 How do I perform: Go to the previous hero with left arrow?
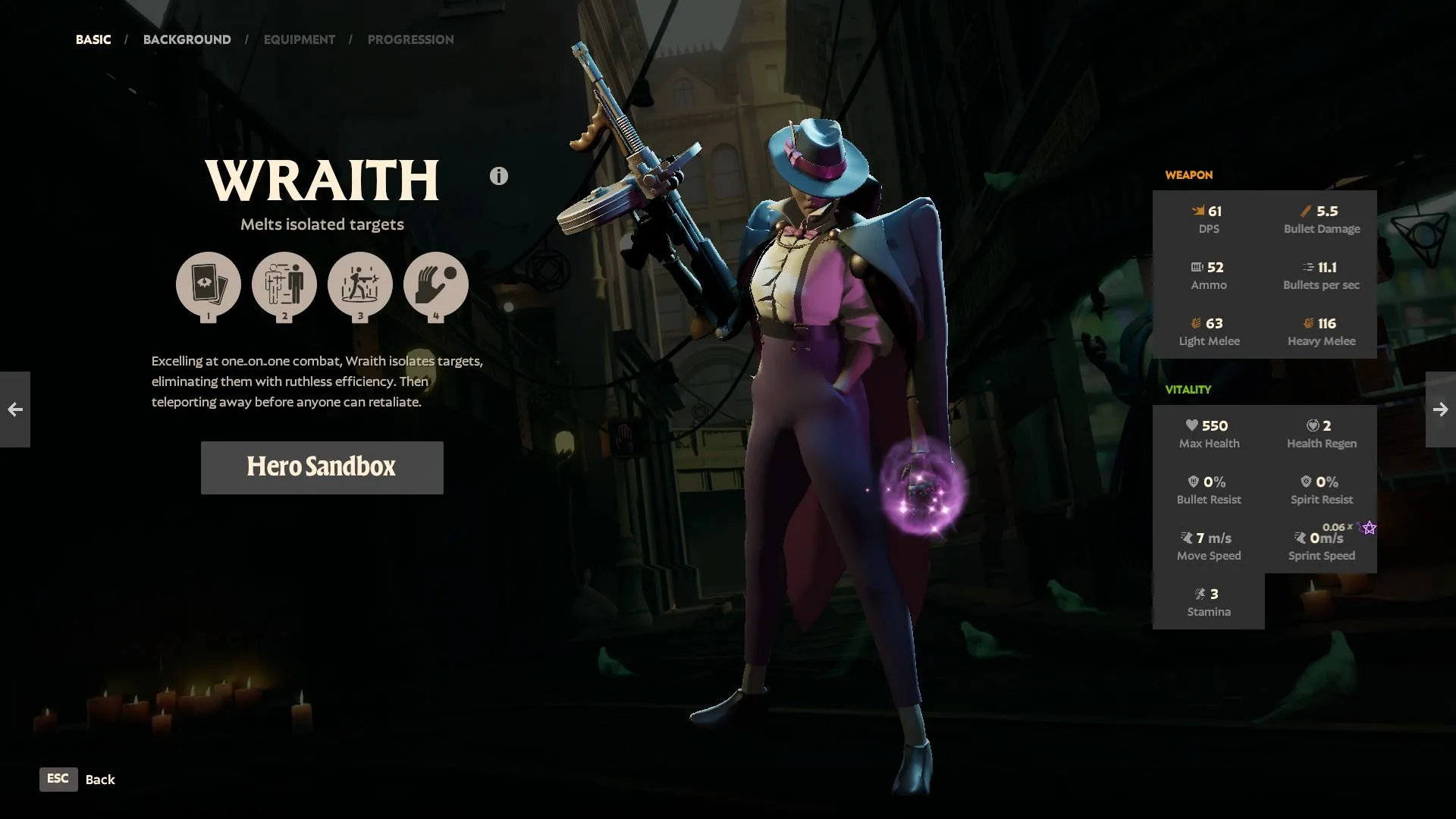(x=16, y=409)
